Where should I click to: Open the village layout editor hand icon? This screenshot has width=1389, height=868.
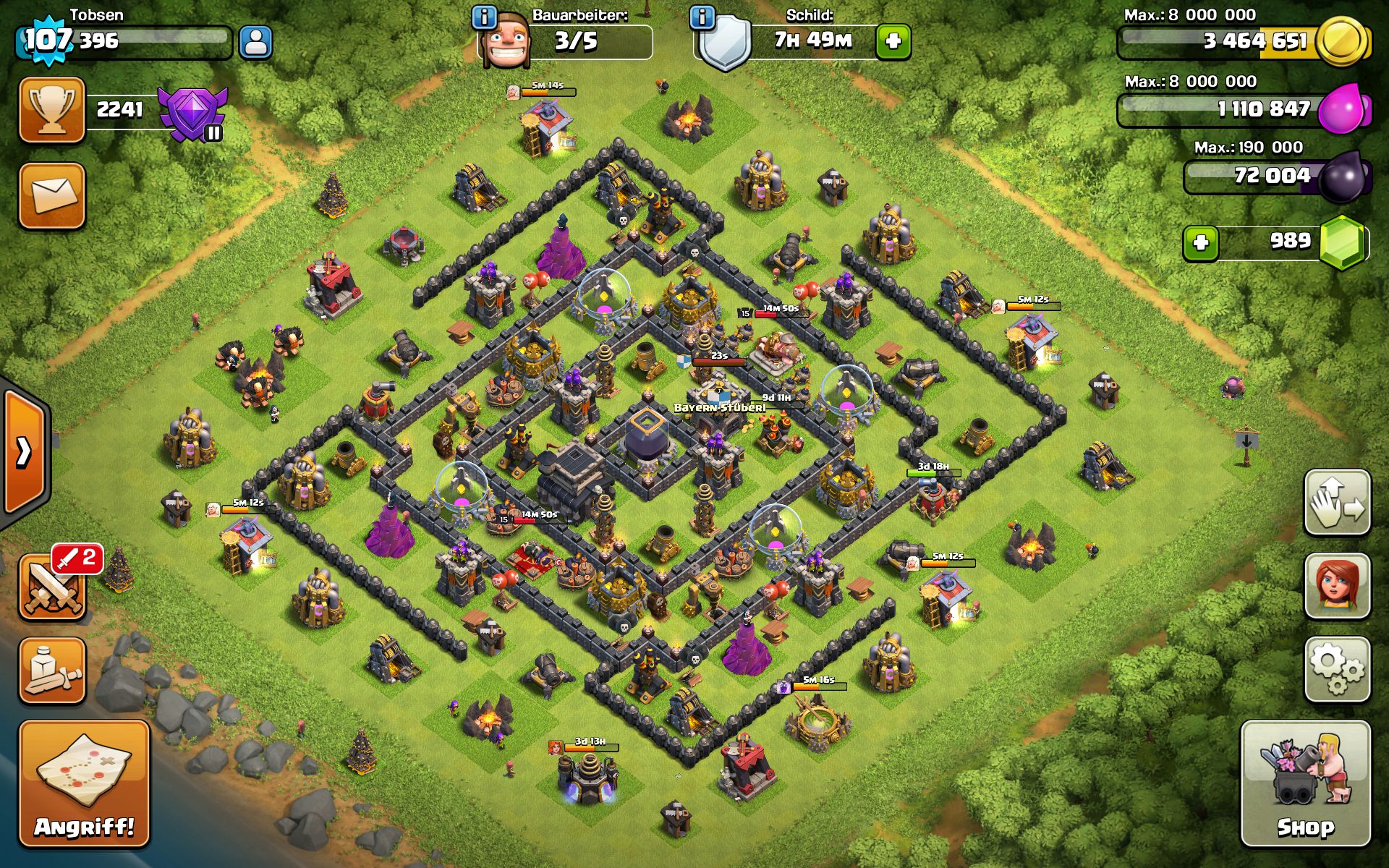(1337, 503)
